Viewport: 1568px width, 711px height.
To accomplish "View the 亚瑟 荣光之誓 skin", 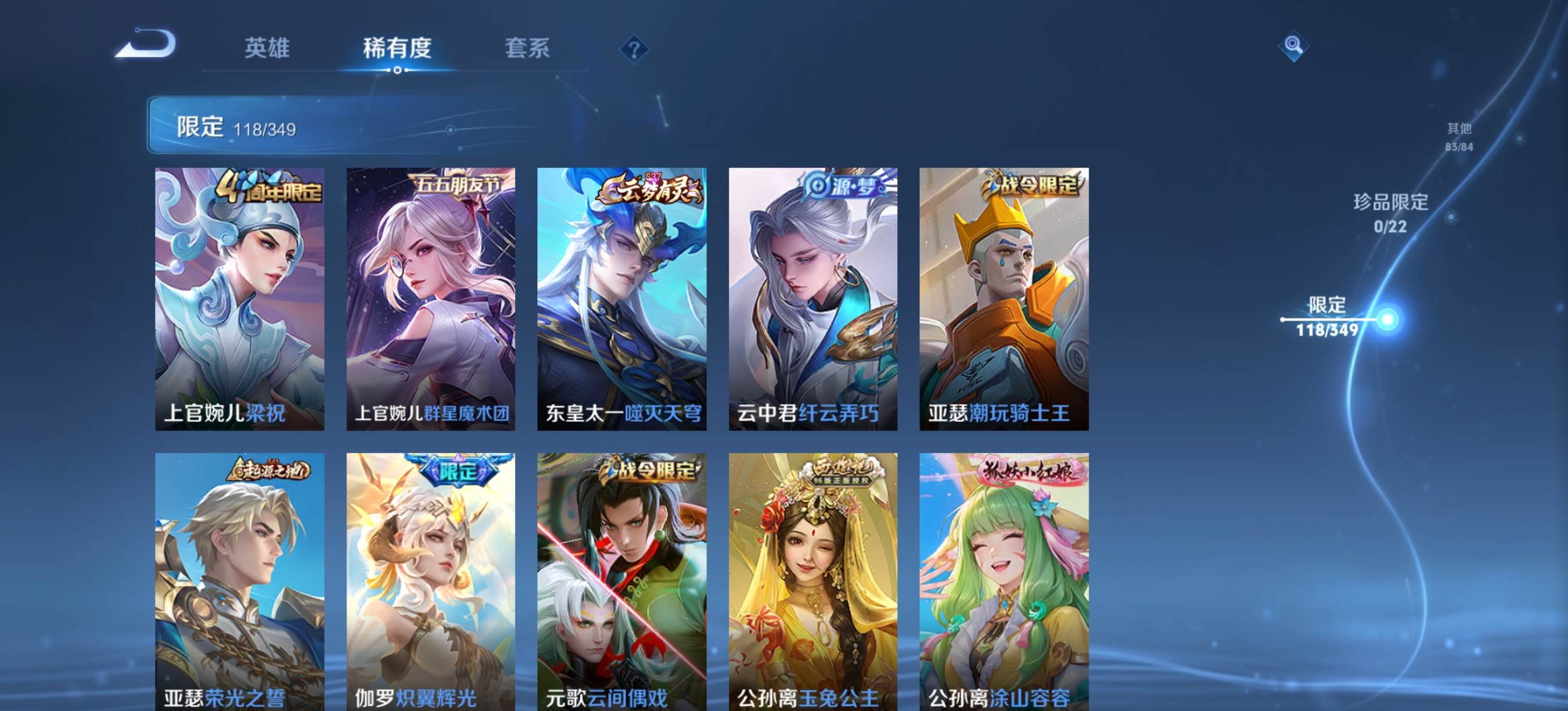I will [x=239, y=581].
